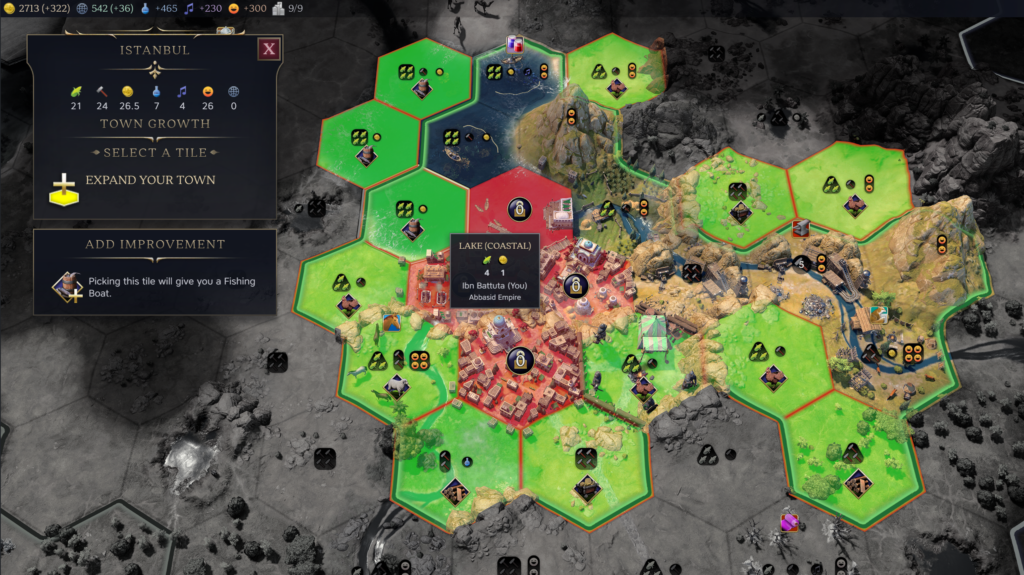The width and height of the screenshot is (1024, 575).
Task: Click the Fishing Boat improvement icon
Action: point(68,287)
